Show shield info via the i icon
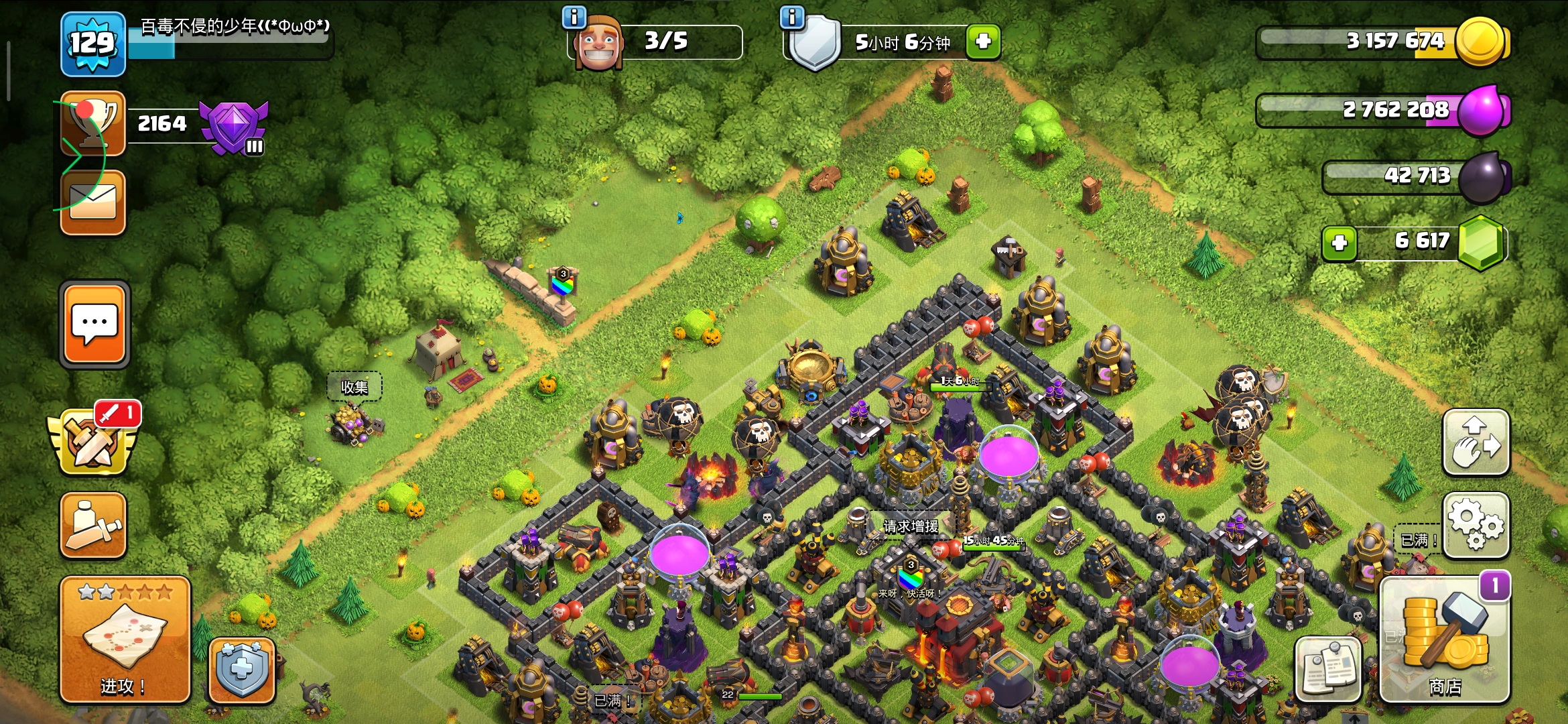The width and height of the screenshot is (1568, 724). click(x=792, y=17)
